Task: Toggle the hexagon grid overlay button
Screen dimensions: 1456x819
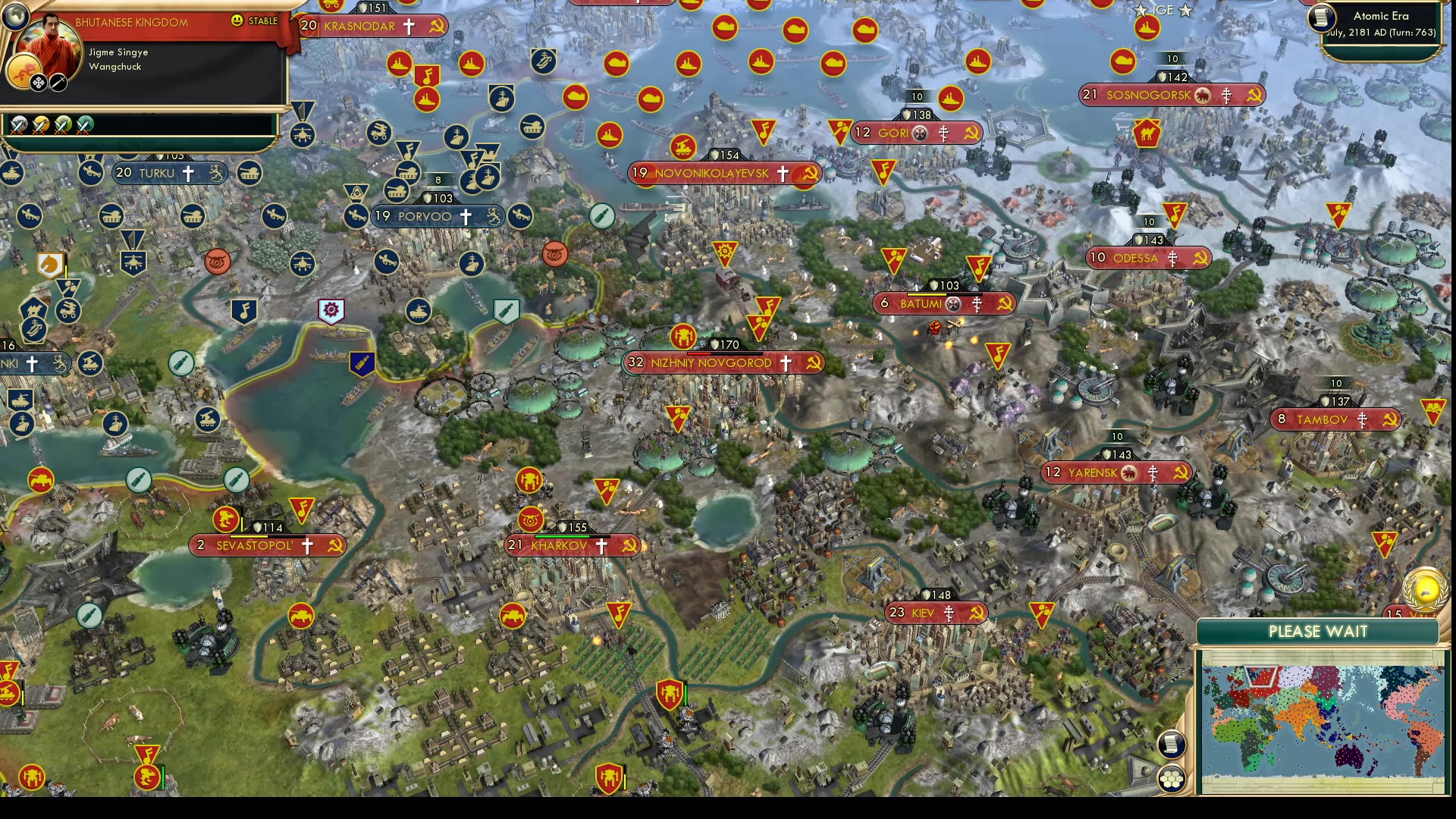Action: (x=1171, y=779)
